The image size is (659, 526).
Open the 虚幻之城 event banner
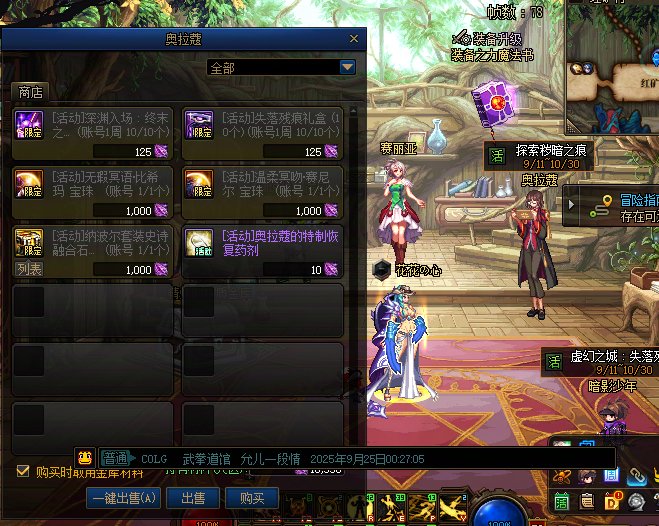tap(597, 362)
